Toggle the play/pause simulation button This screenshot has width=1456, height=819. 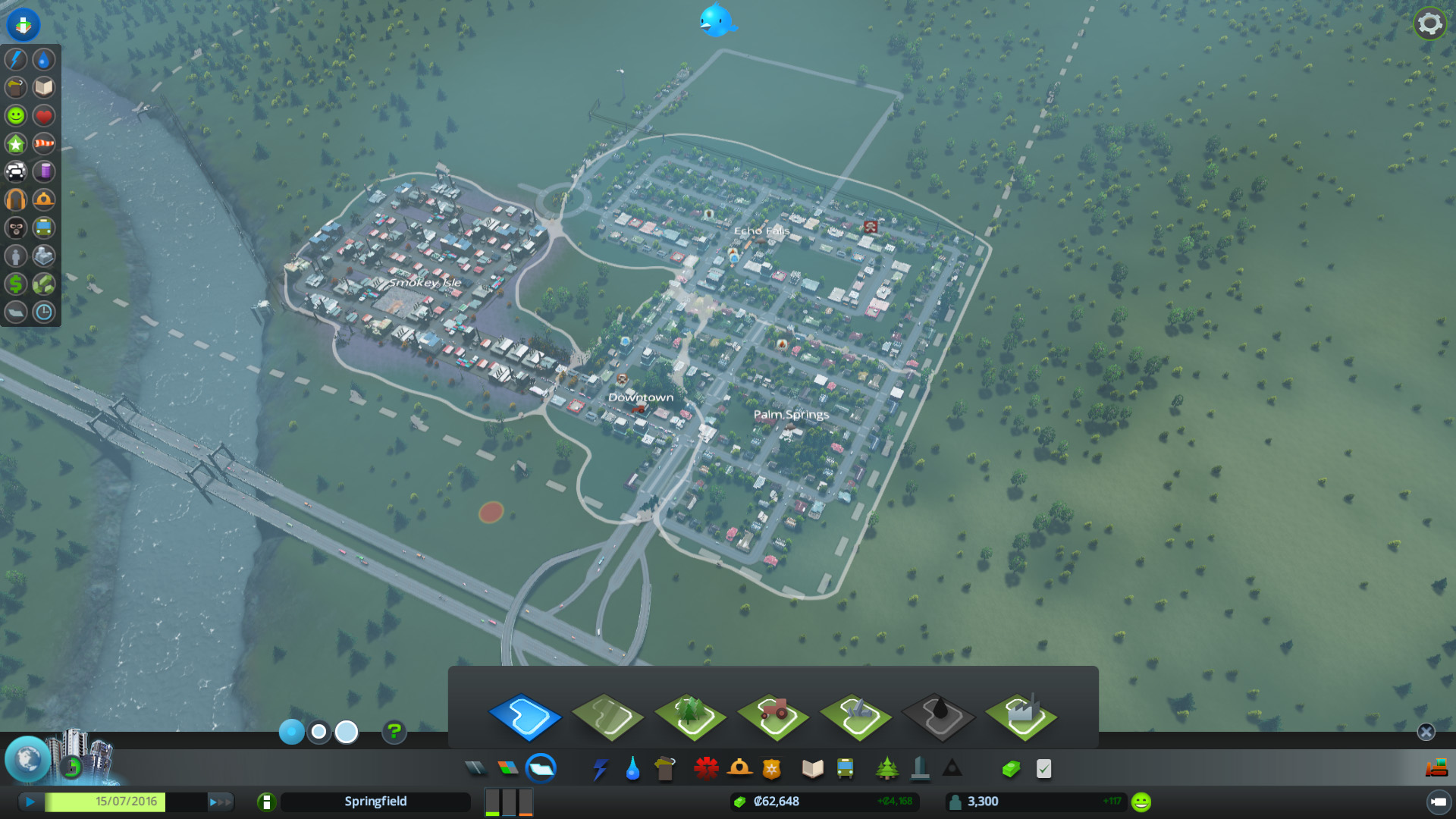(x=30, y=802)
